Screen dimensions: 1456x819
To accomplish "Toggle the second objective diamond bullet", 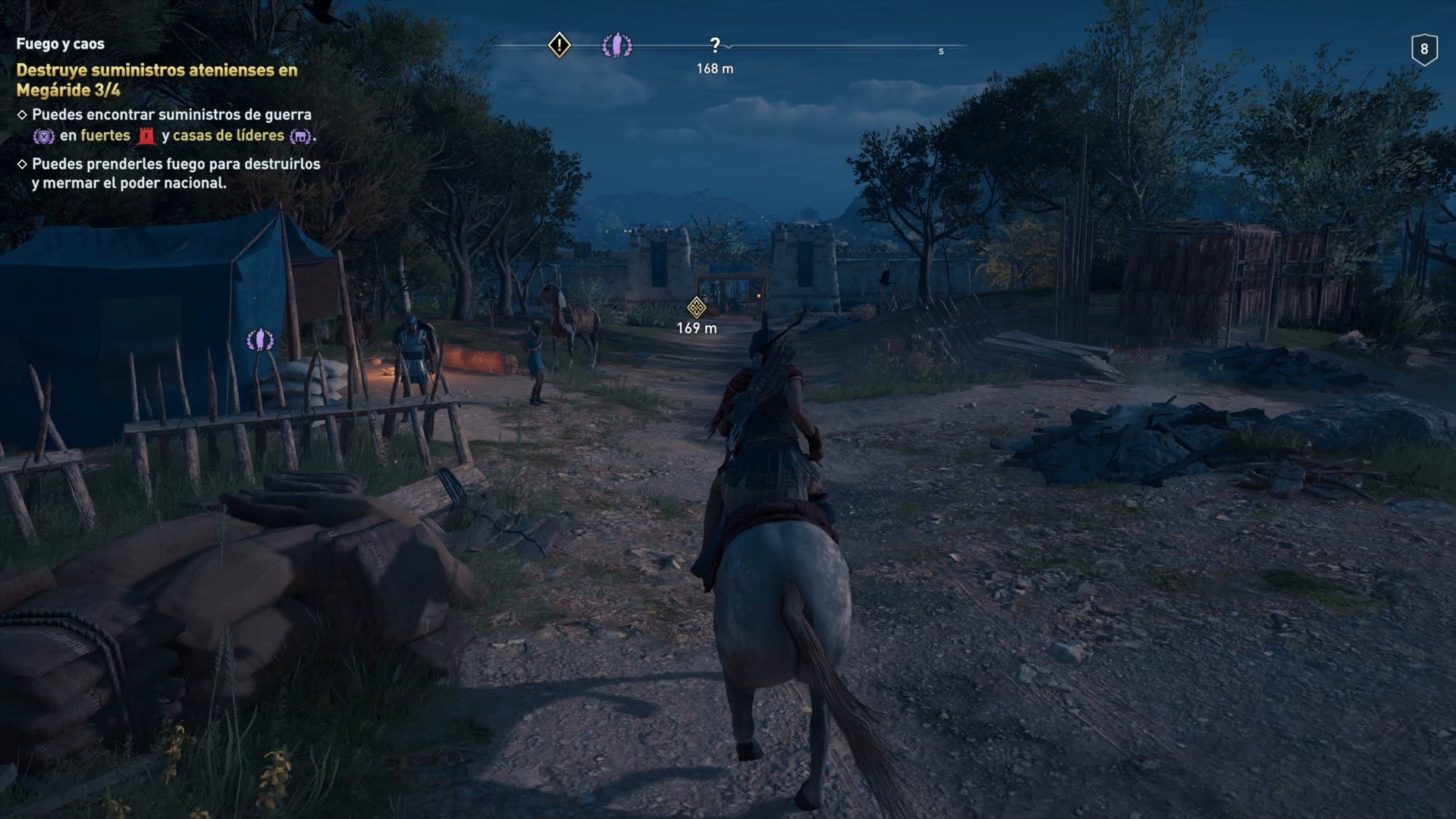I will click(x=23, y=164).
